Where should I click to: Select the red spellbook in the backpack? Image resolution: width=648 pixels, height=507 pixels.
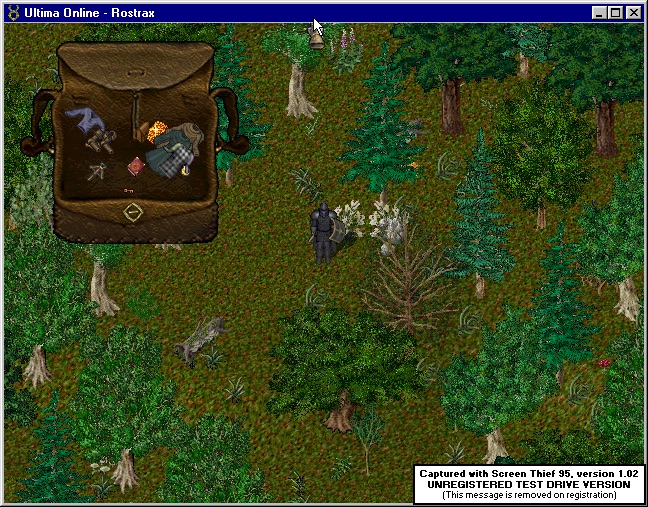click(136, 166)
